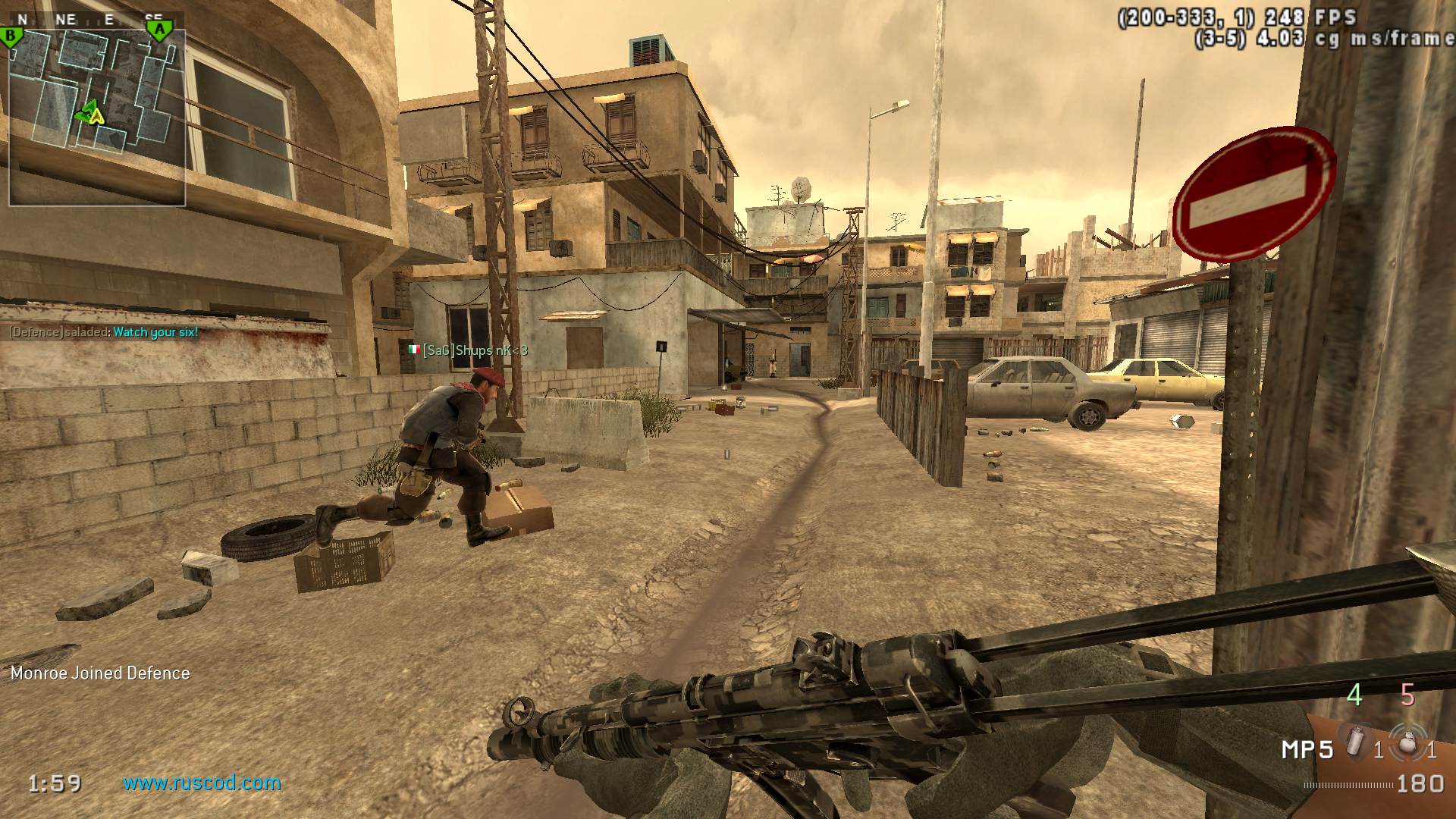
Task: Select the A objective marker on the minimap
Action: tap(158, 30)
